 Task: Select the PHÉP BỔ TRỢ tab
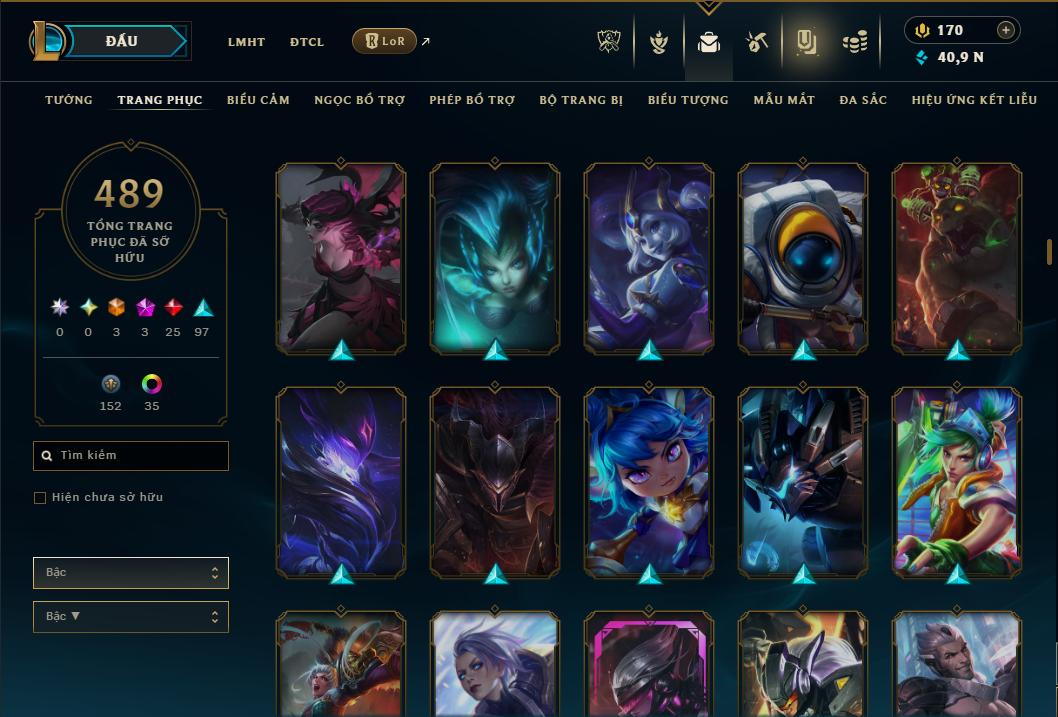pyautogui.click(x=472, y=100)
